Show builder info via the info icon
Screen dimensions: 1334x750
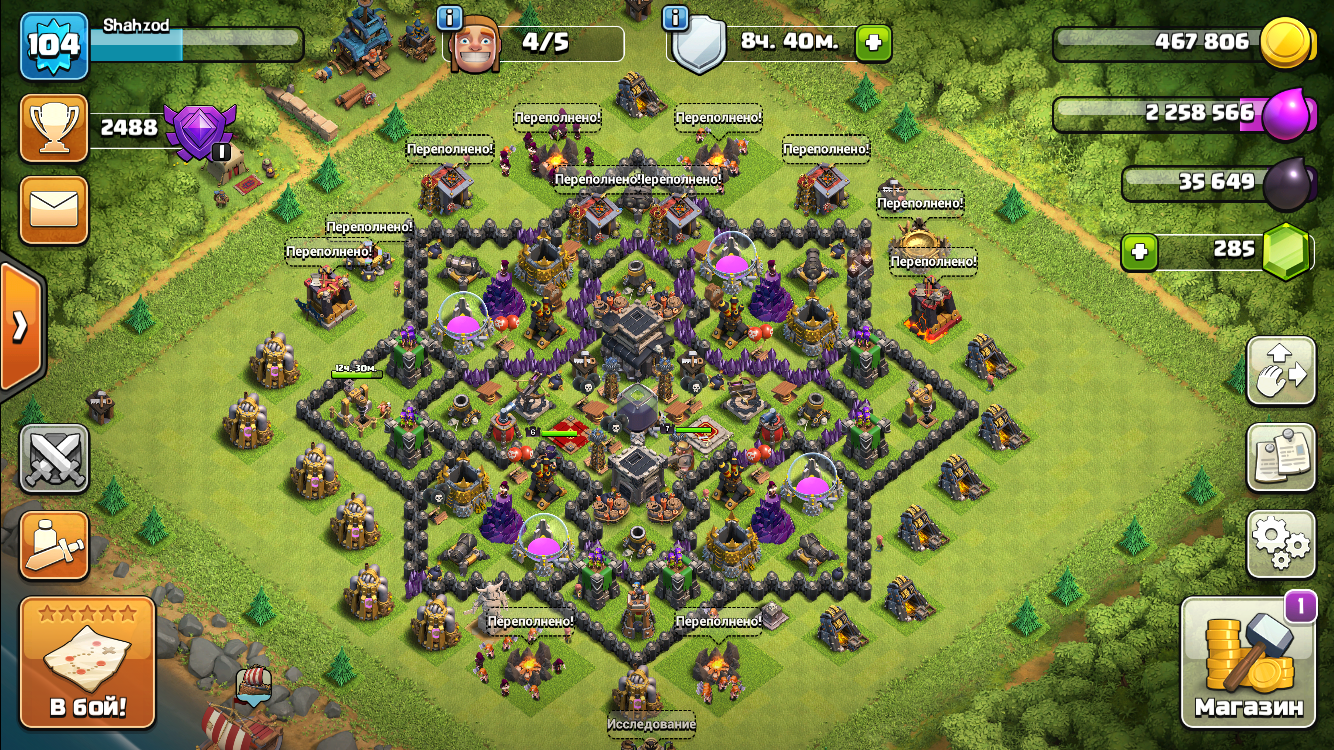[450, 17]
